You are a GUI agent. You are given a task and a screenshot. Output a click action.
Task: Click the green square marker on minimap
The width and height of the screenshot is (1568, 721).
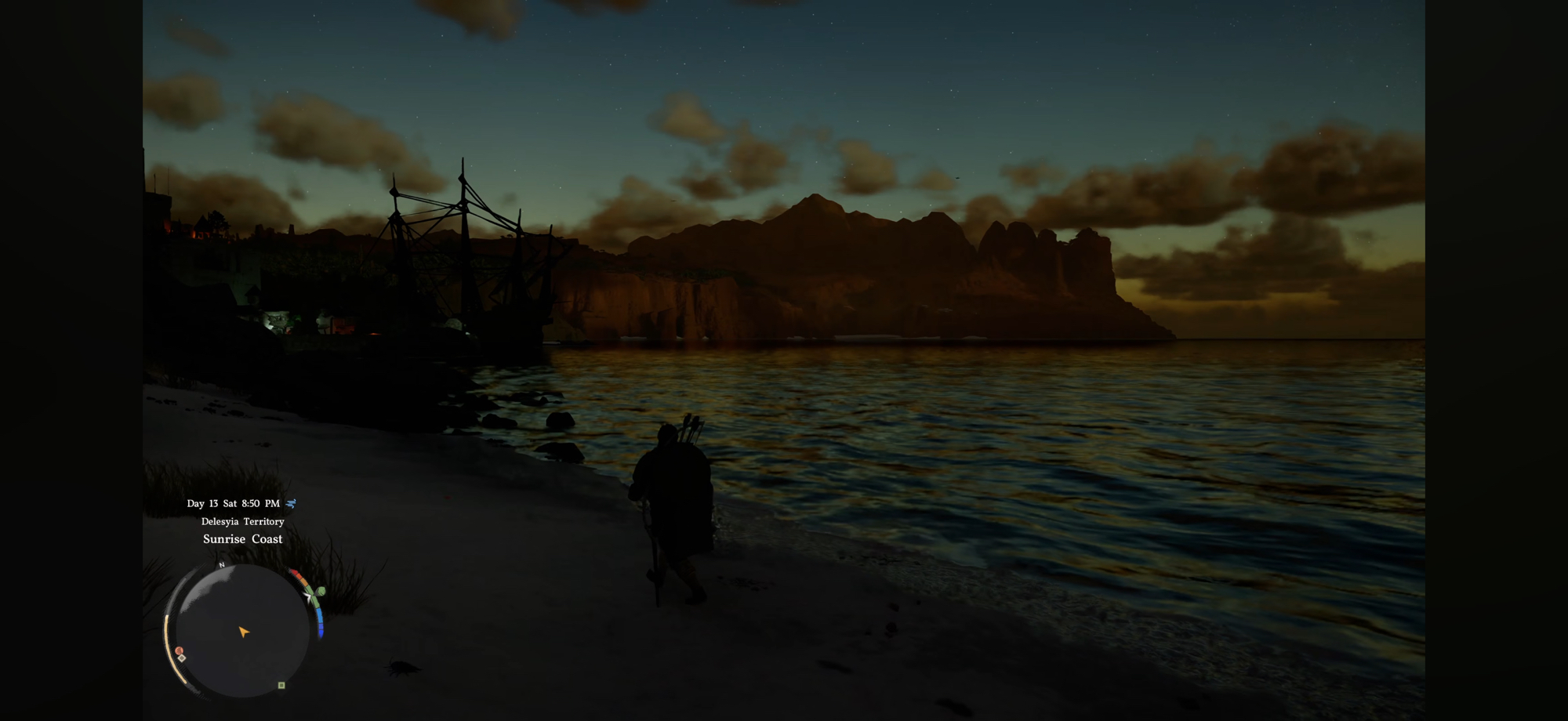click(x=281, y=685)
